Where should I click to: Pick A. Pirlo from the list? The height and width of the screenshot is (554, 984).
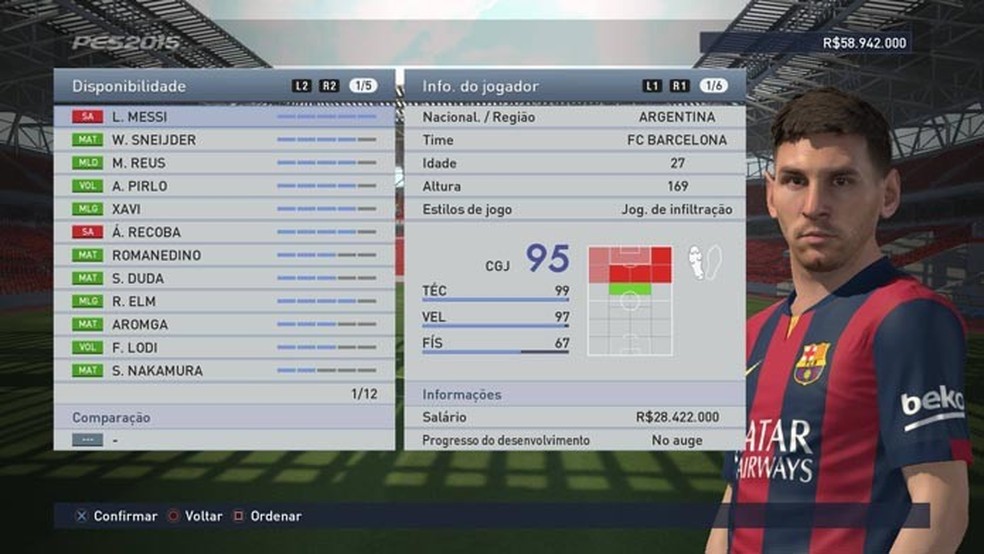click(224, 186)
